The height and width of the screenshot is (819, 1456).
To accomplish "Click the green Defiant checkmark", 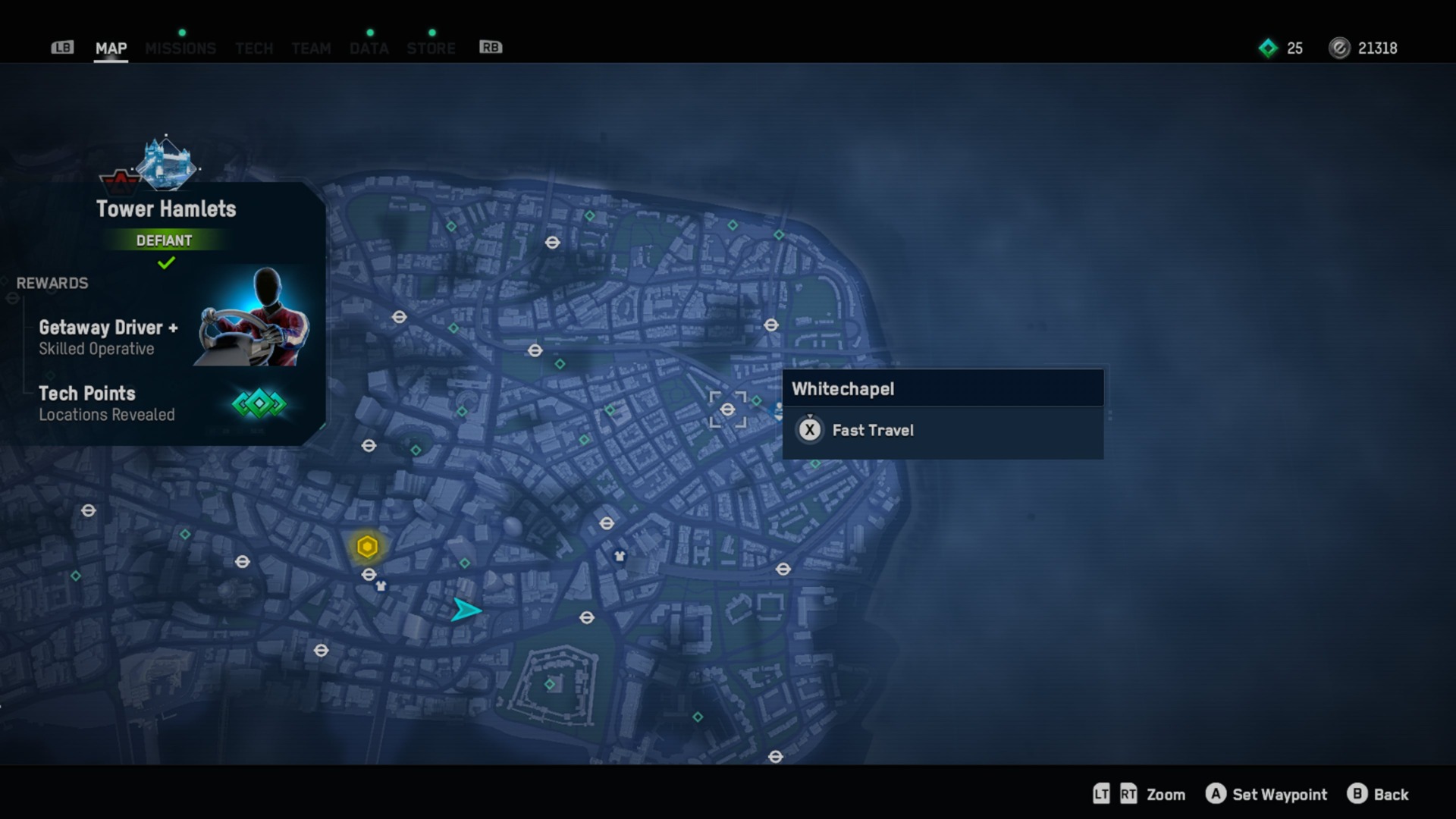I will click(x=166, y=263).
